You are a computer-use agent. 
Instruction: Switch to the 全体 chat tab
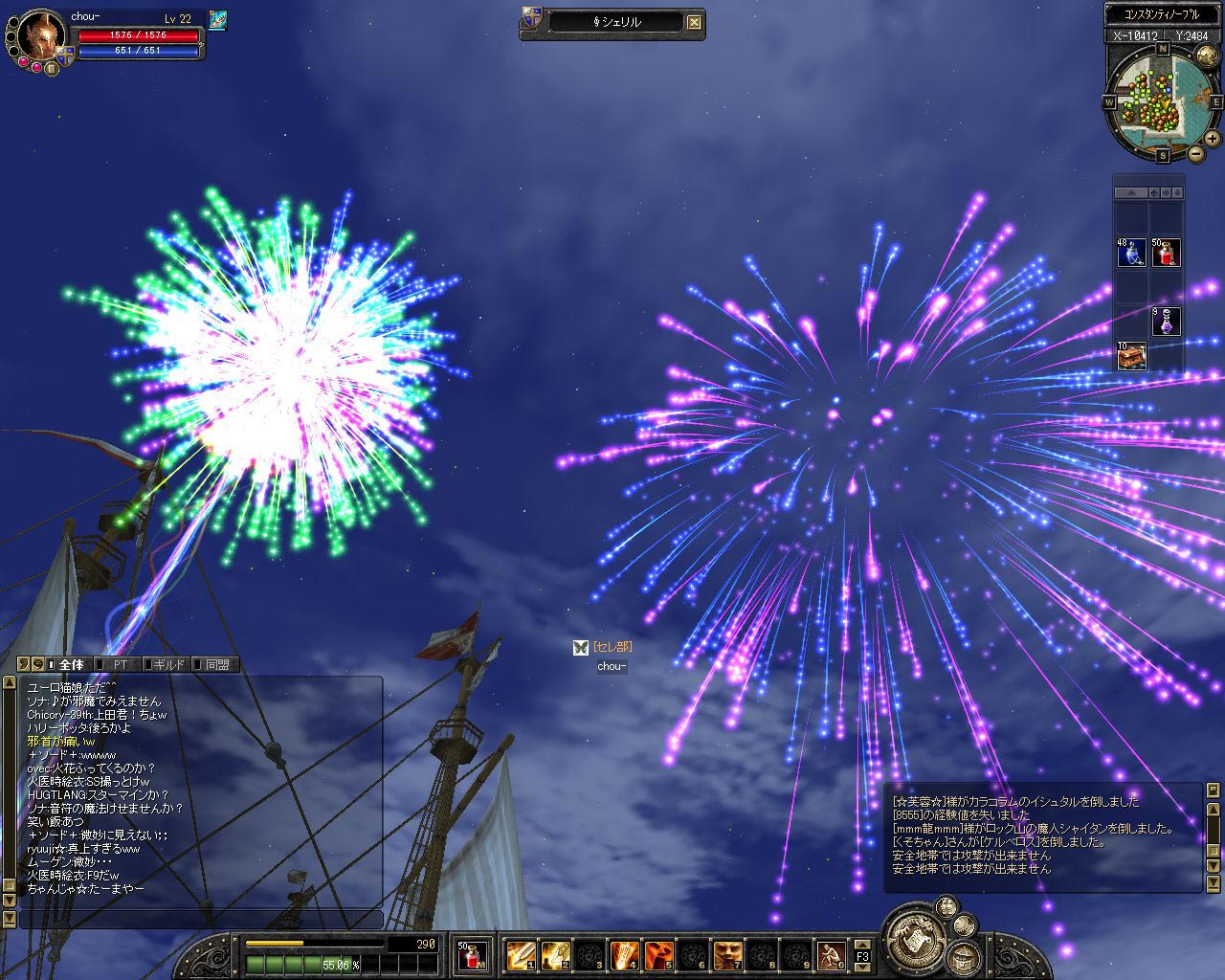click(x=71, y=664)
